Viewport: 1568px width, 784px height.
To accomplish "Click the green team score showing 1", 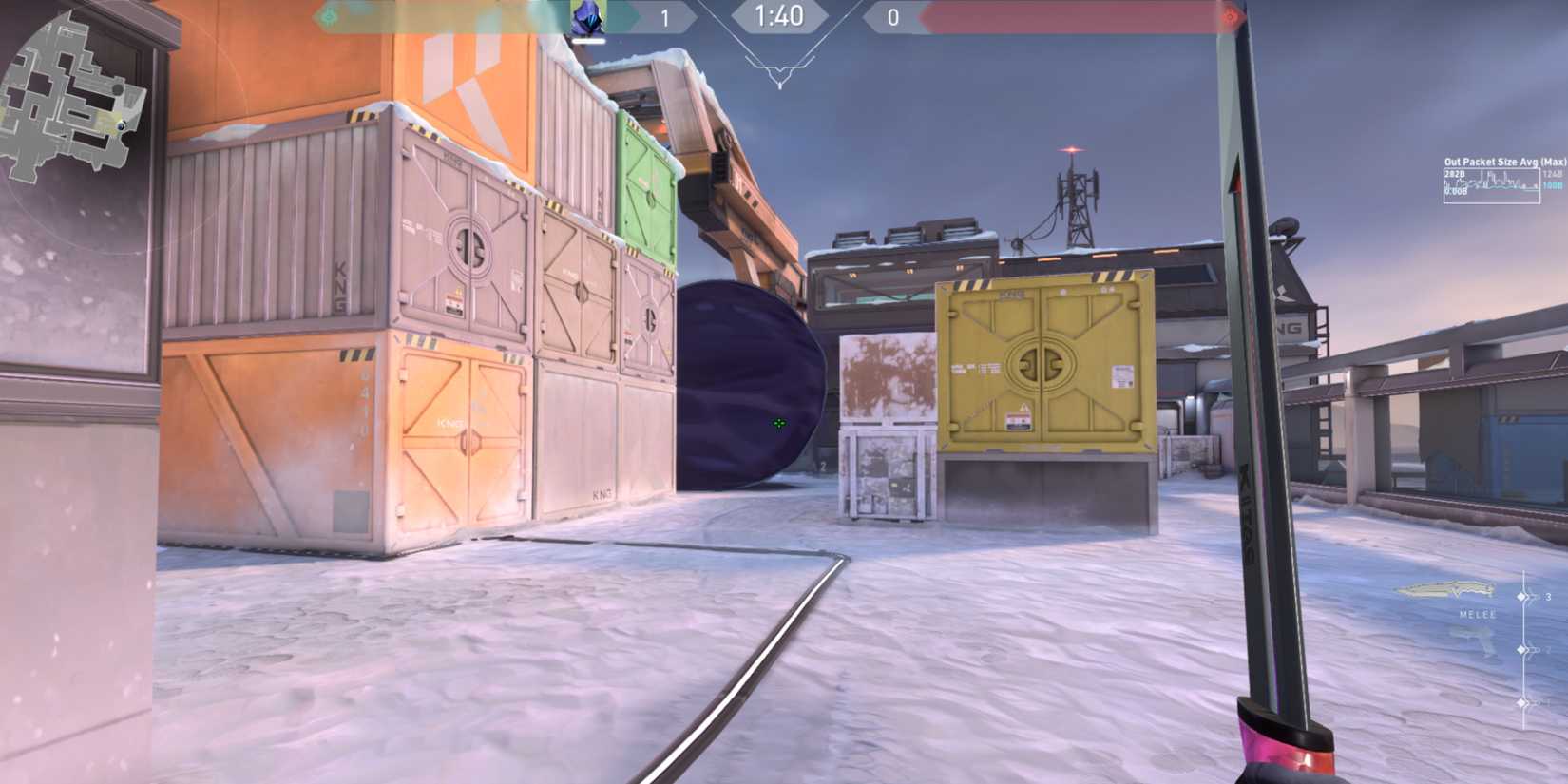I will (x=665, y=16).
